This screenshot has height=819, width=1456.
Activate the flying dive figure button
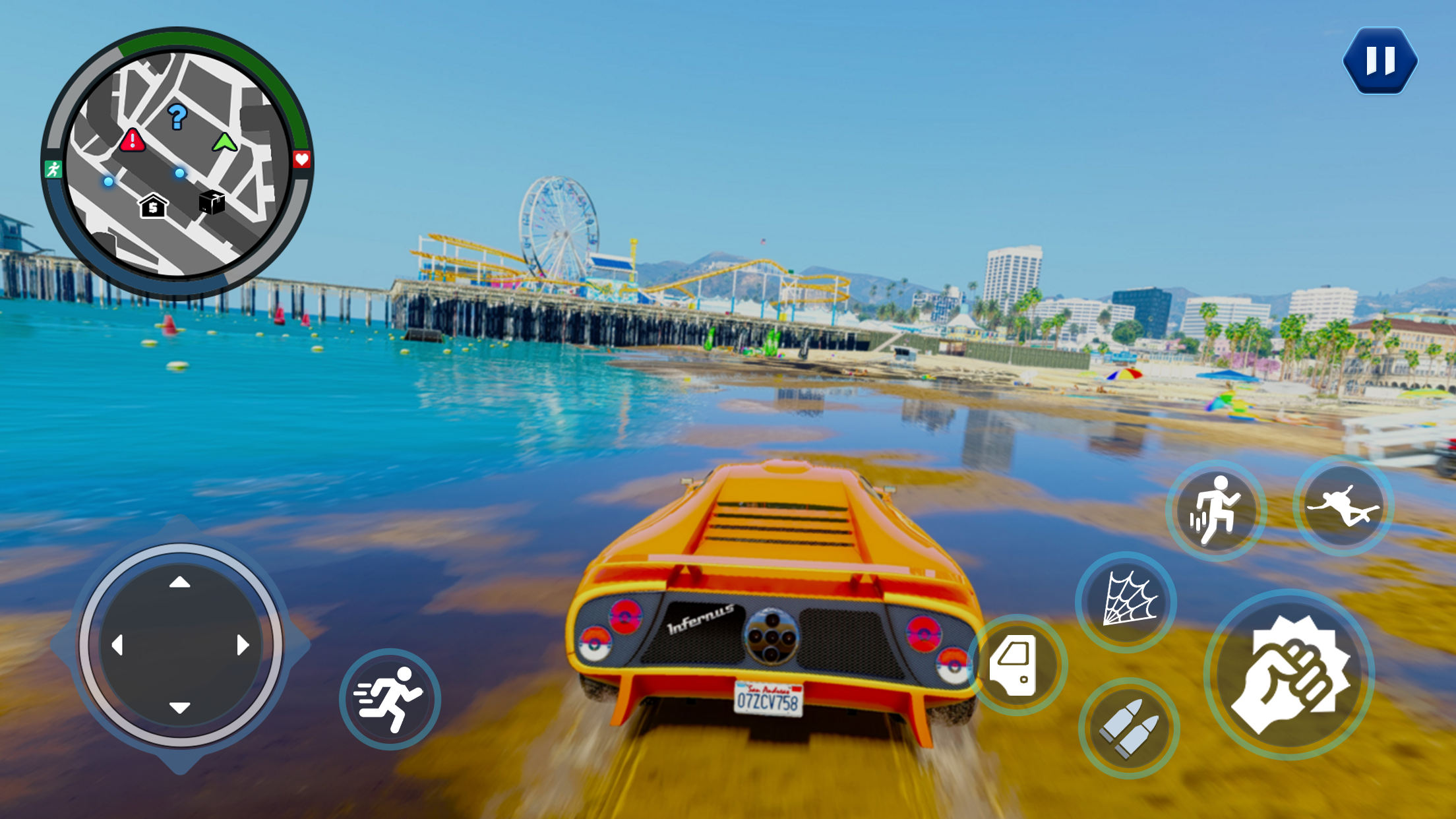pos(1343,506)
